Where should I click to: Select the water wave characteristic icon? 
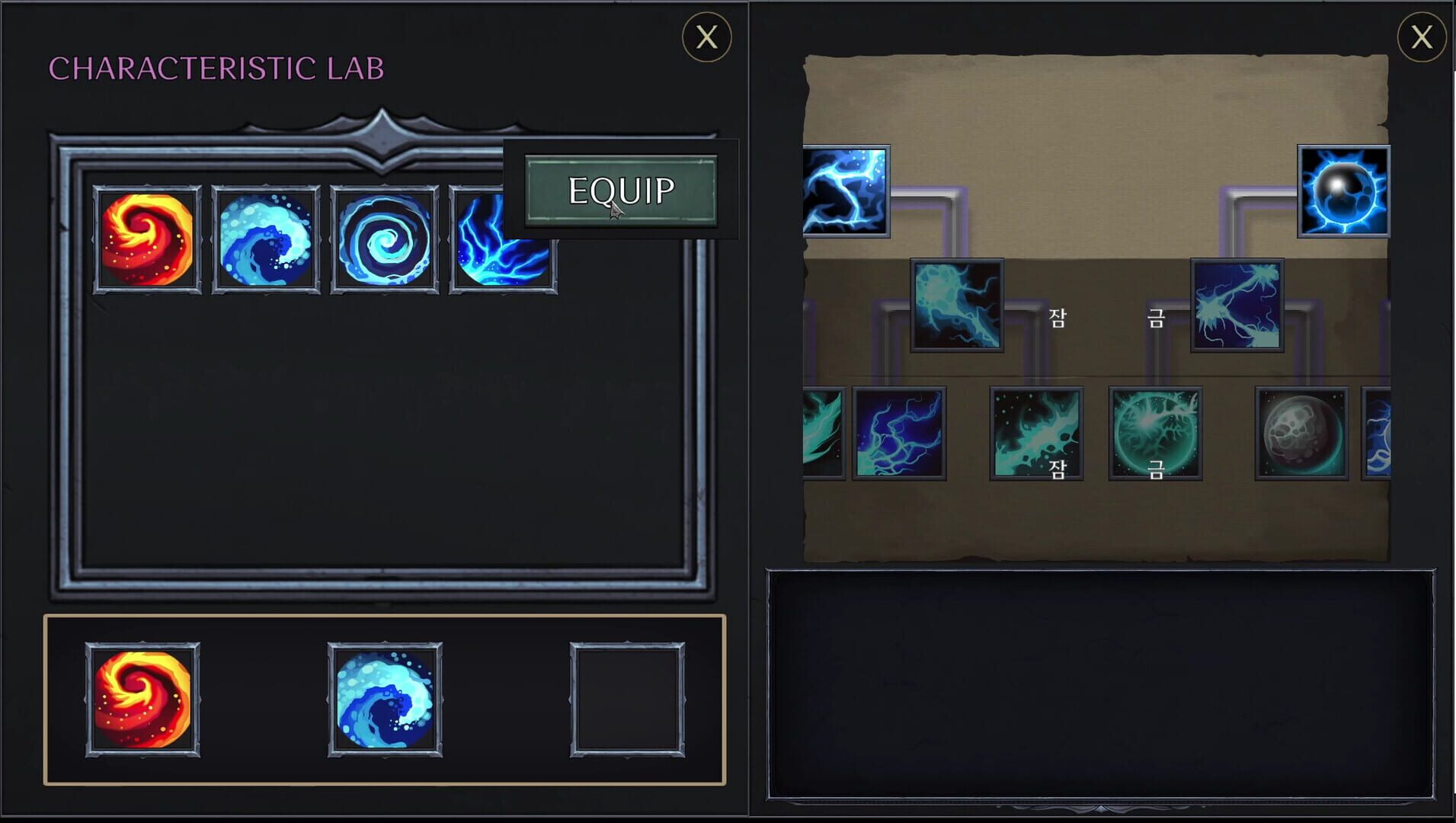(x=268, y=240)
